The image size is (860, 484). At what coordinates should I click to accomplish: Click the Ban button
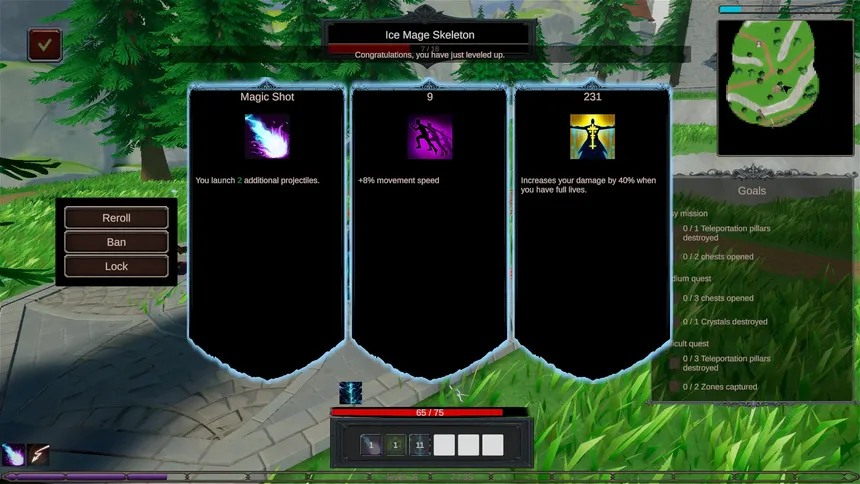click(x=116, y=242)
